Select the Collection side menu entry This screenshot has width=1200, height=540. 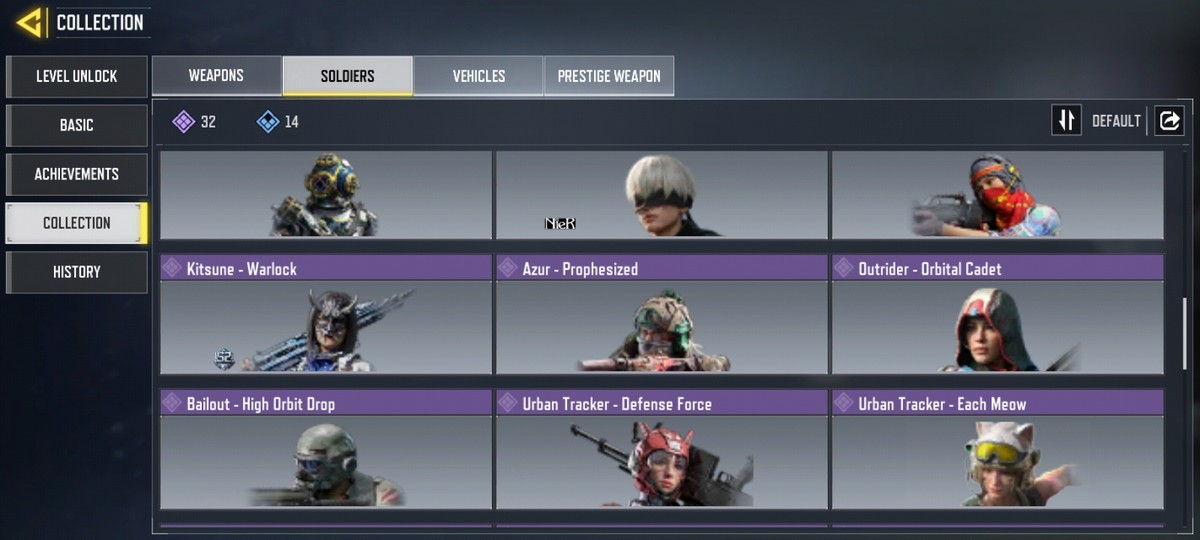tap(77, 223)
